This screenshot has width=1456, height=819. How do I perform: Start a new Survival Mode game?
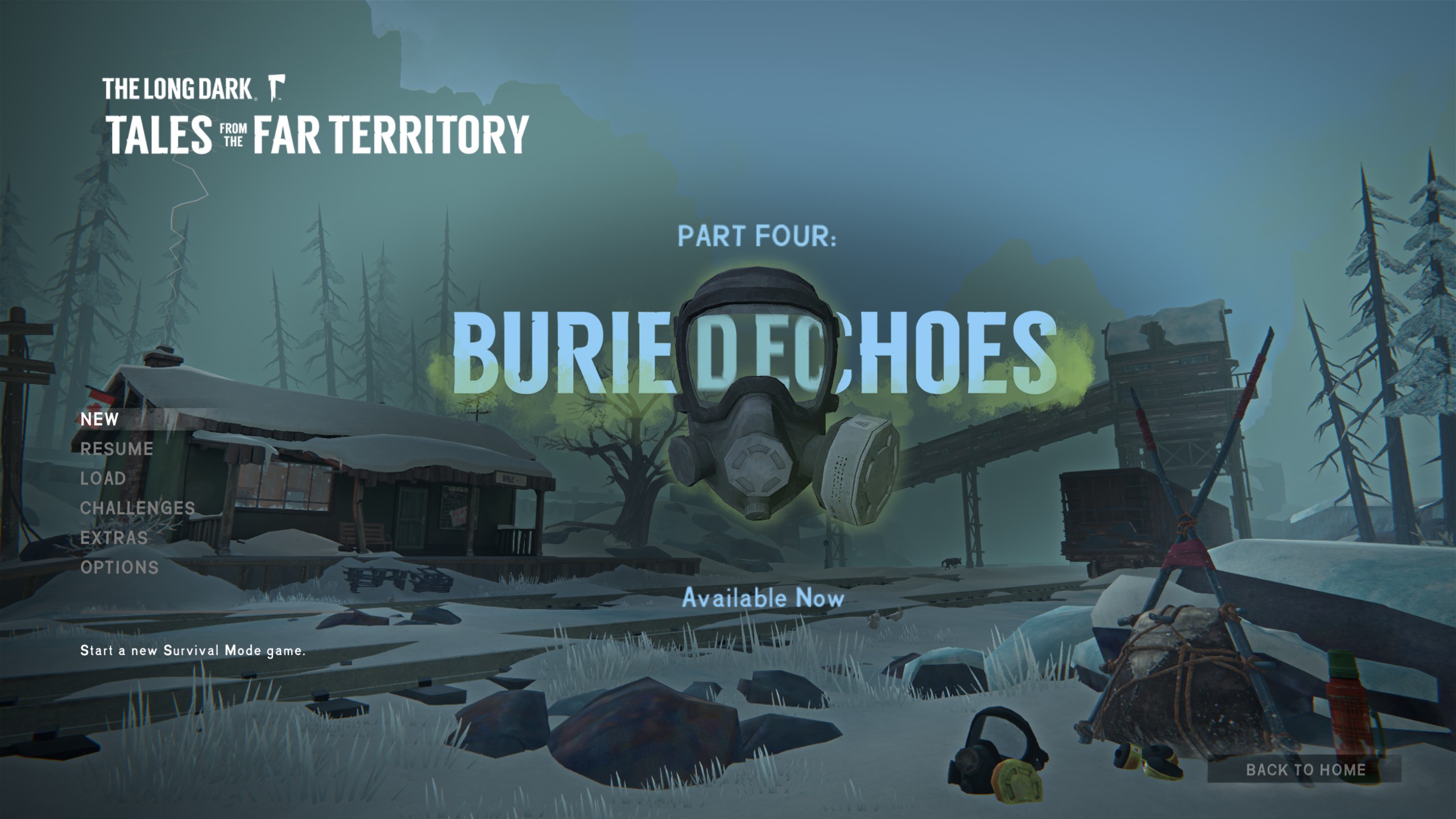coord(100,419)
